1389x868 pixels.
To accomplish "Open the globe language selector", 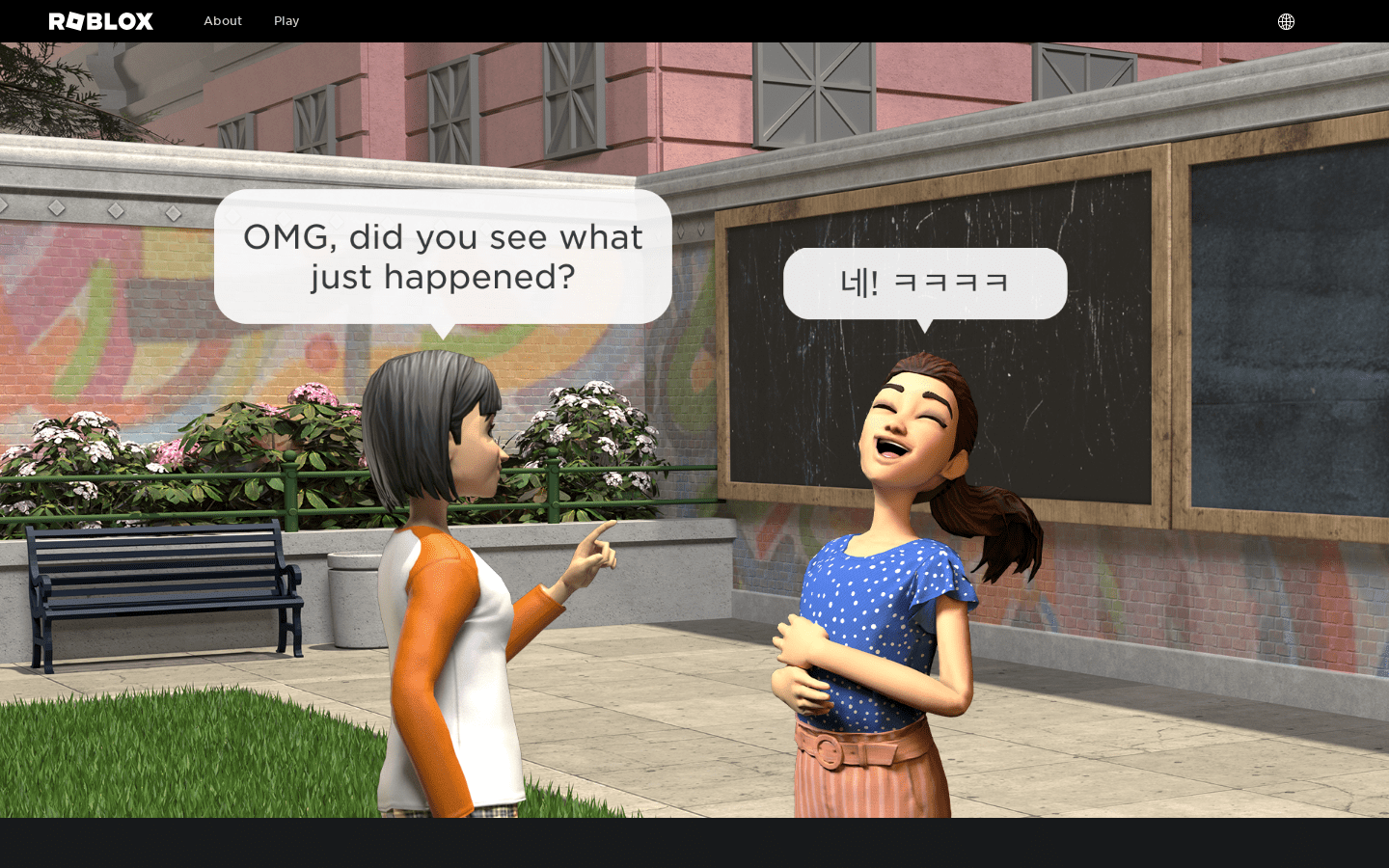I will 1286,21.
